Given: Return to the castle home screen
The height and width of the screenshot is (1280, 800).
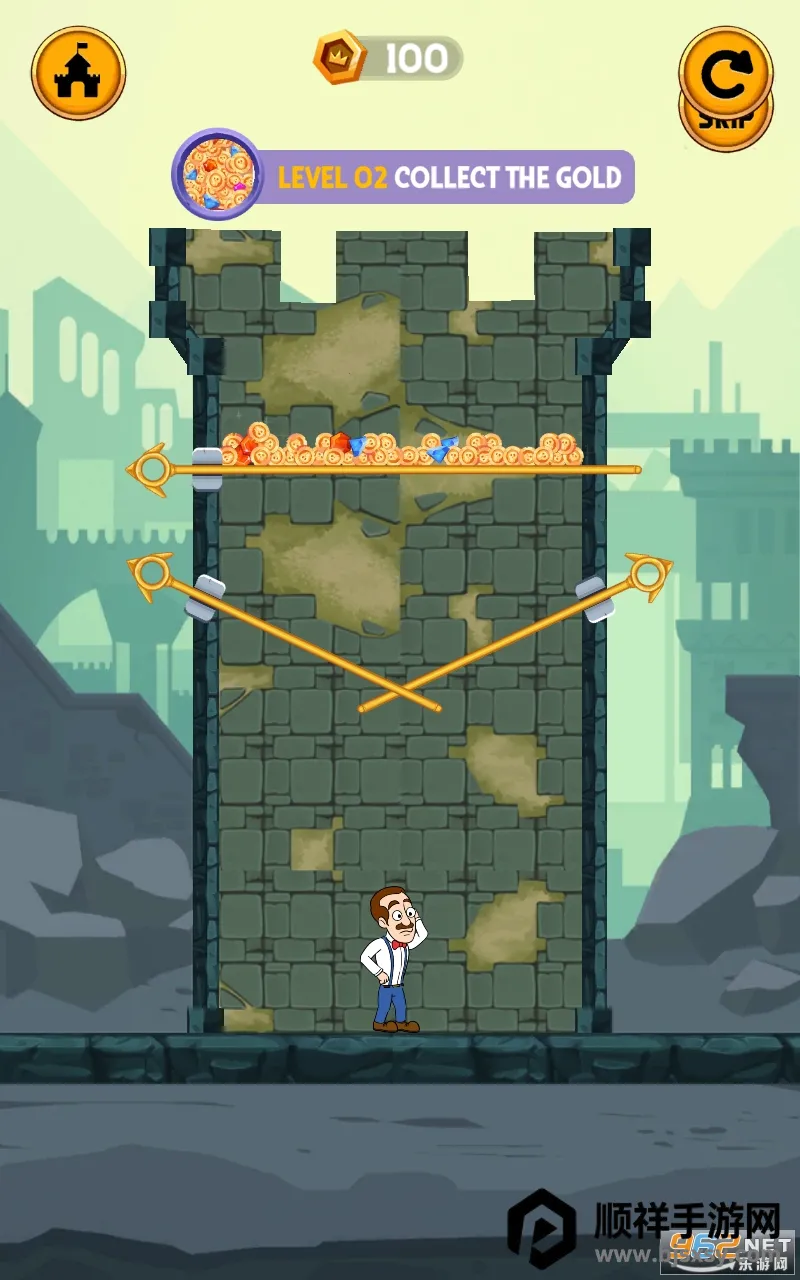Looking at the screenshot, I should point(78,72).
